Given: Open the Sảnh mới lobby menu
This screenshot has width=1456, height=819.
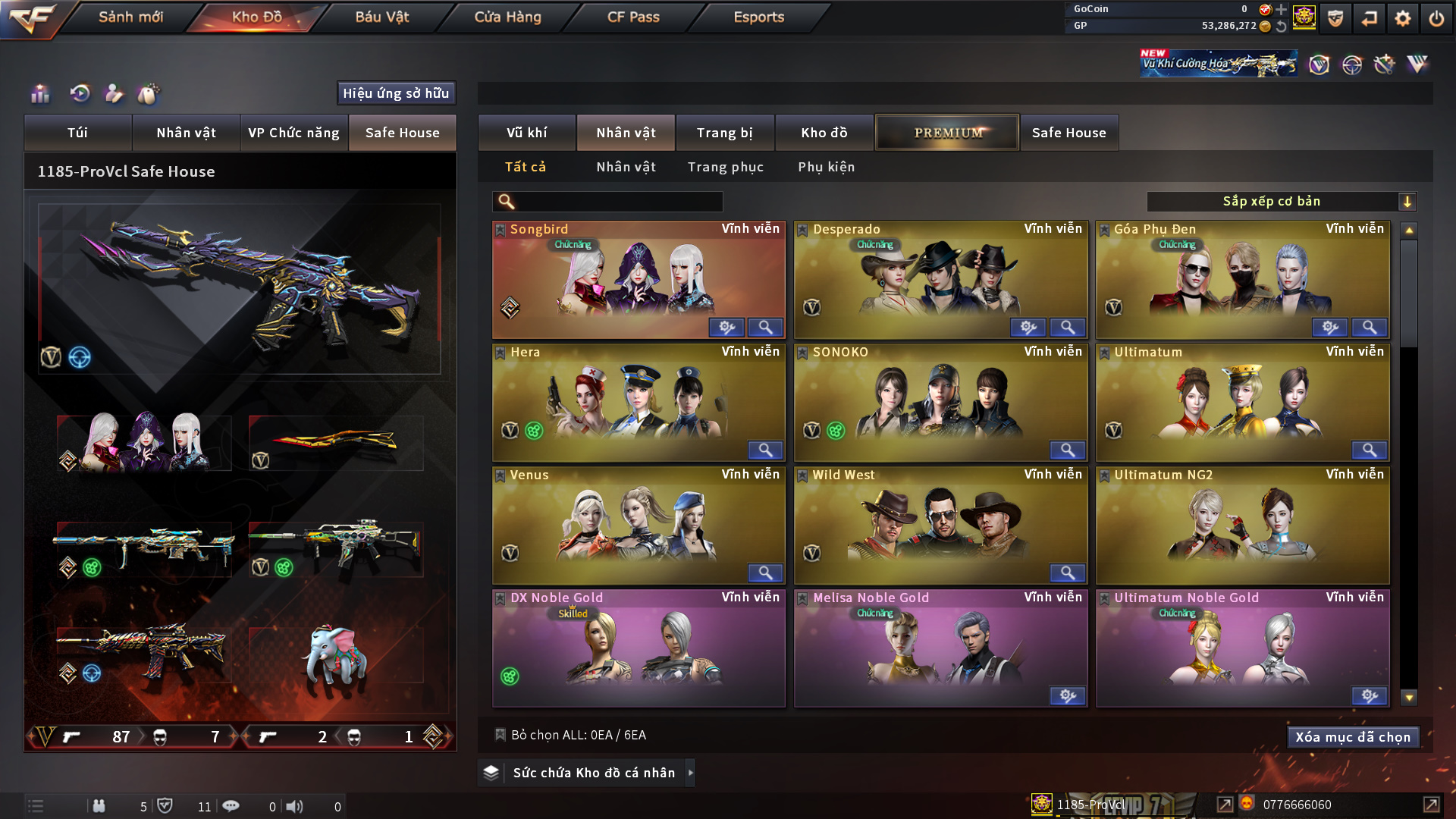Looking at the screenshot, I should pos(130,17).
